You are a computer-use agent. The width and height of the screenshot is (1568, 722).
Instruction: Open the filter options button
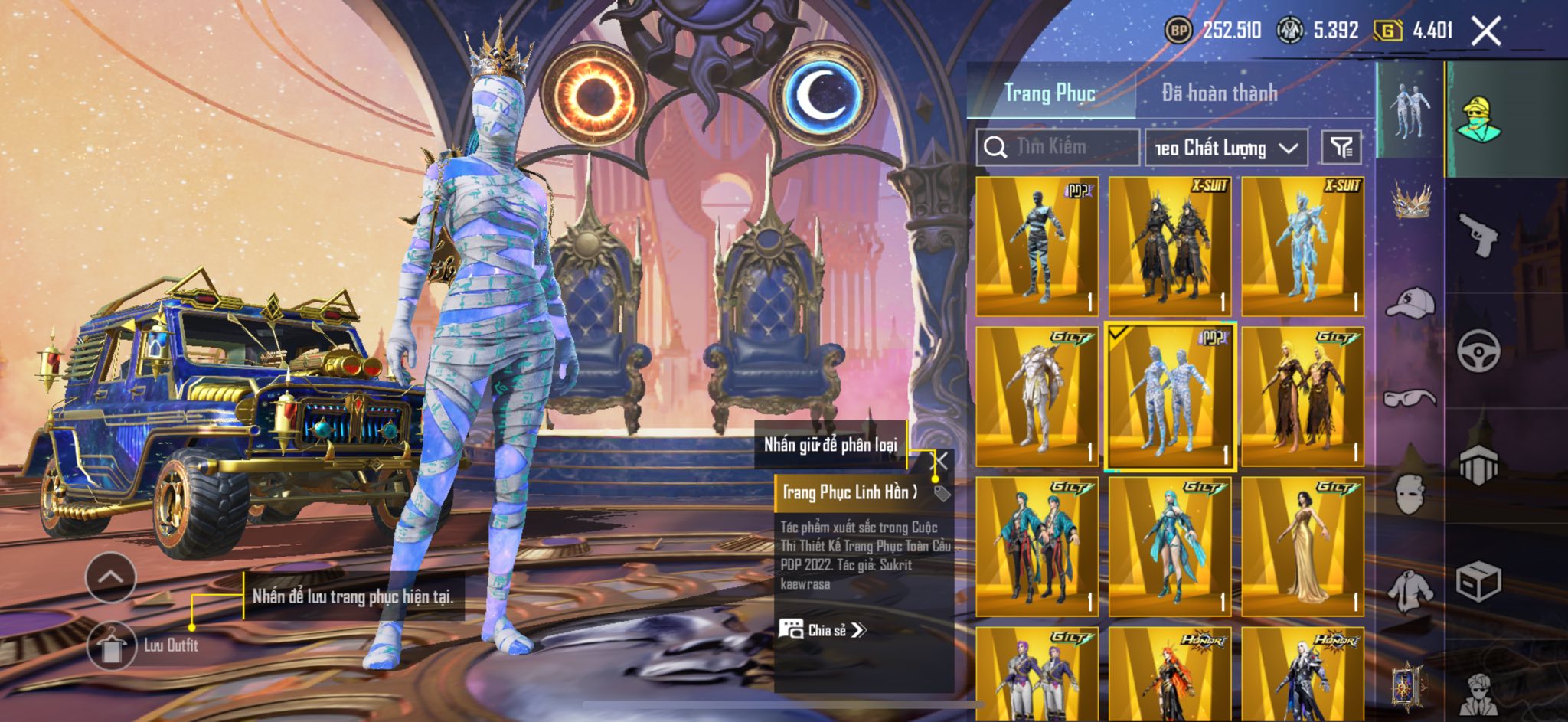pos(1341,147)
